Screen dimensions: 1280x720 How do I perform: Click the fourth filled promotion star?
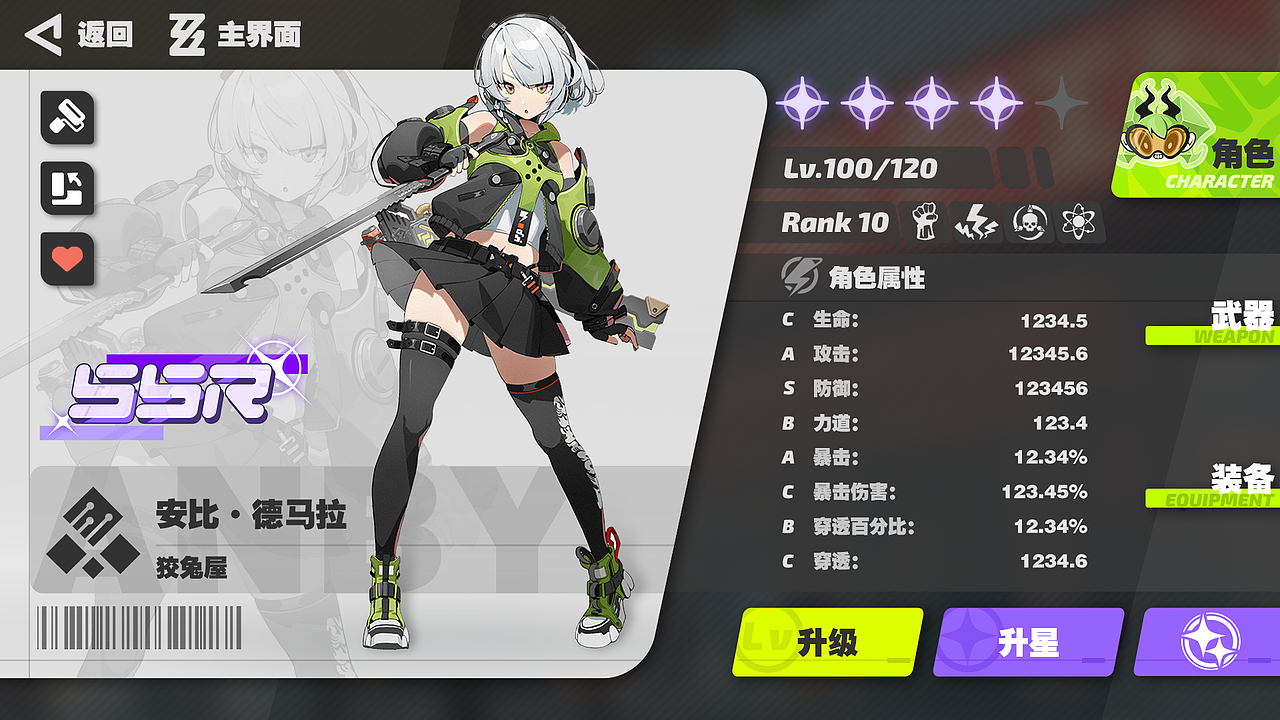(x=996, y=103)
